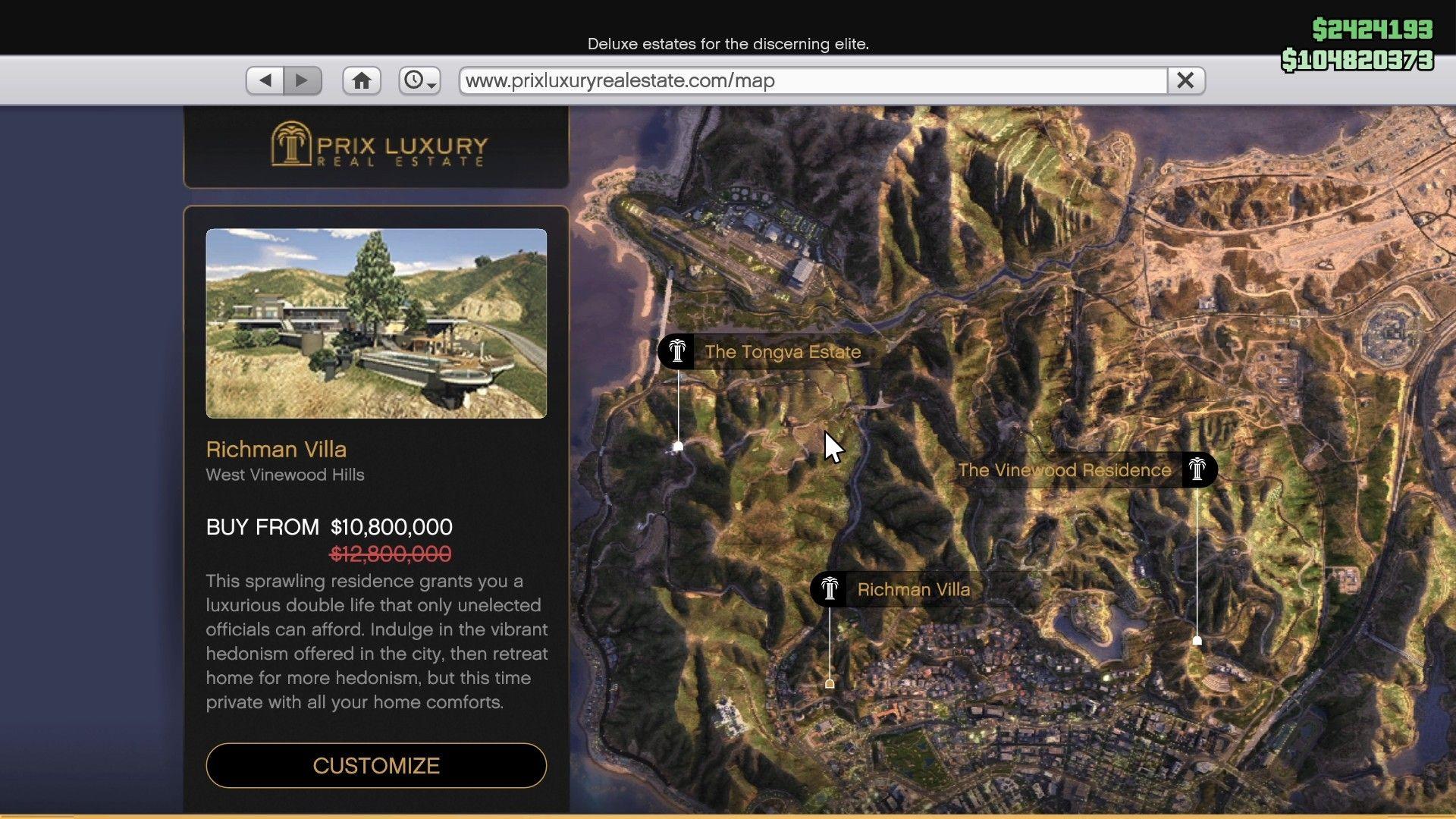Select the Richman Villa map label
The width and height of the screenshot is (1456, 819).
pyautogui.click(x=912, y=589)
